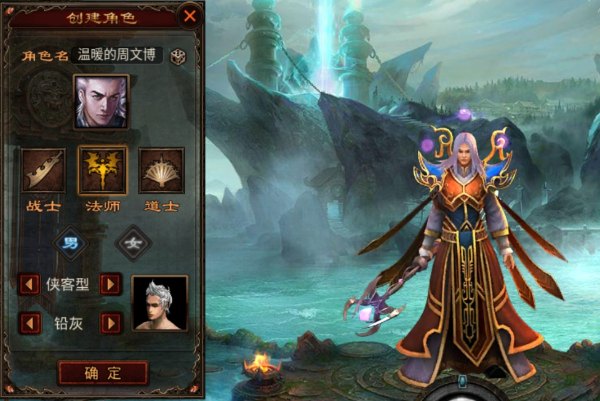Switch to previous hair color before 铅灰
The height and width of the screenshot is (401, 600).
pyautogui.click(x=31, y=322)
